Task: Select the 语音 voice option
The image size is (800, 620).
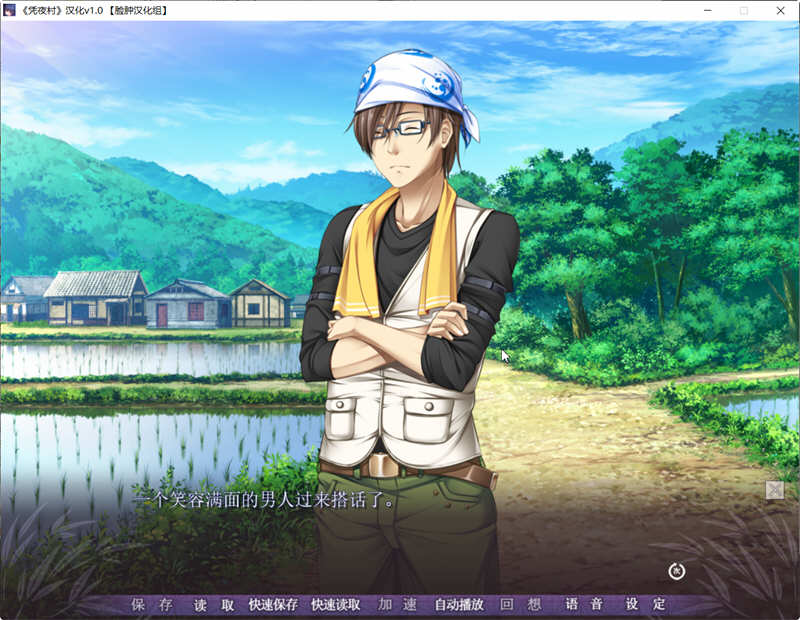Action: 584,605
